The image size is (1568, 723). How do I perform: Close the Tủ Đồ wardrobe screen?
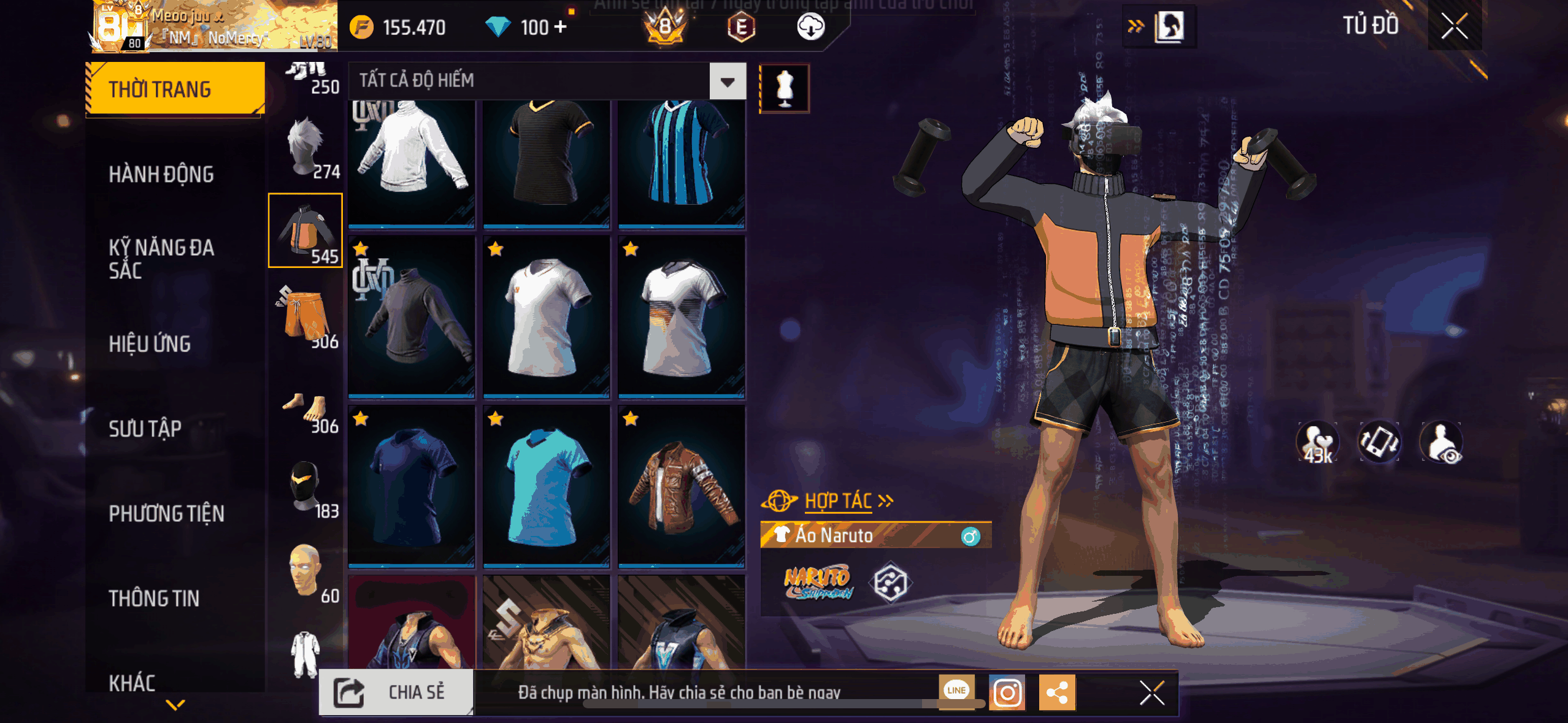(1454, 26)
